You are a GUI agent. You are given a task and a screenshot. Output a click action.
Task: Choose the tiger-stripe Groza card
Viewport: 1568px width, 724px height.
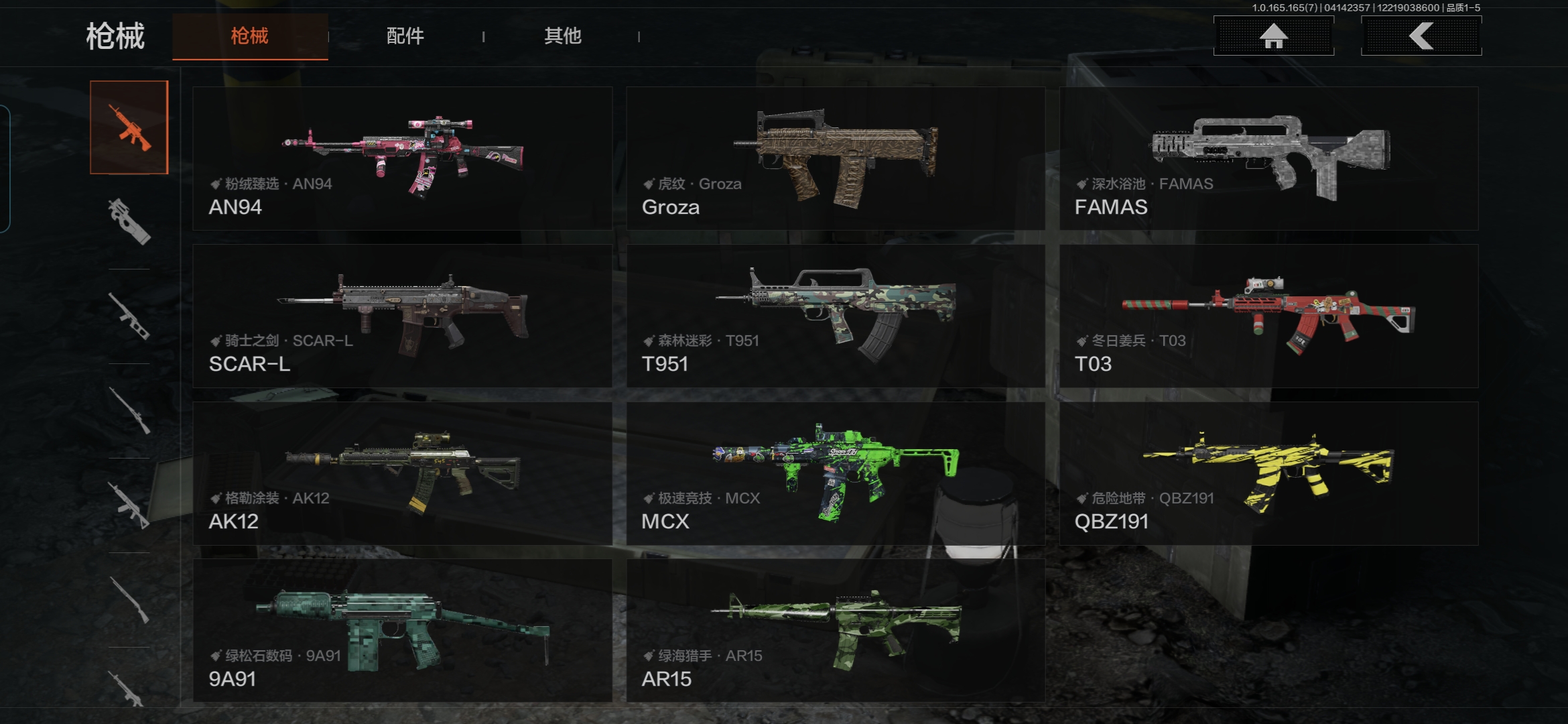tap(836, 158)
